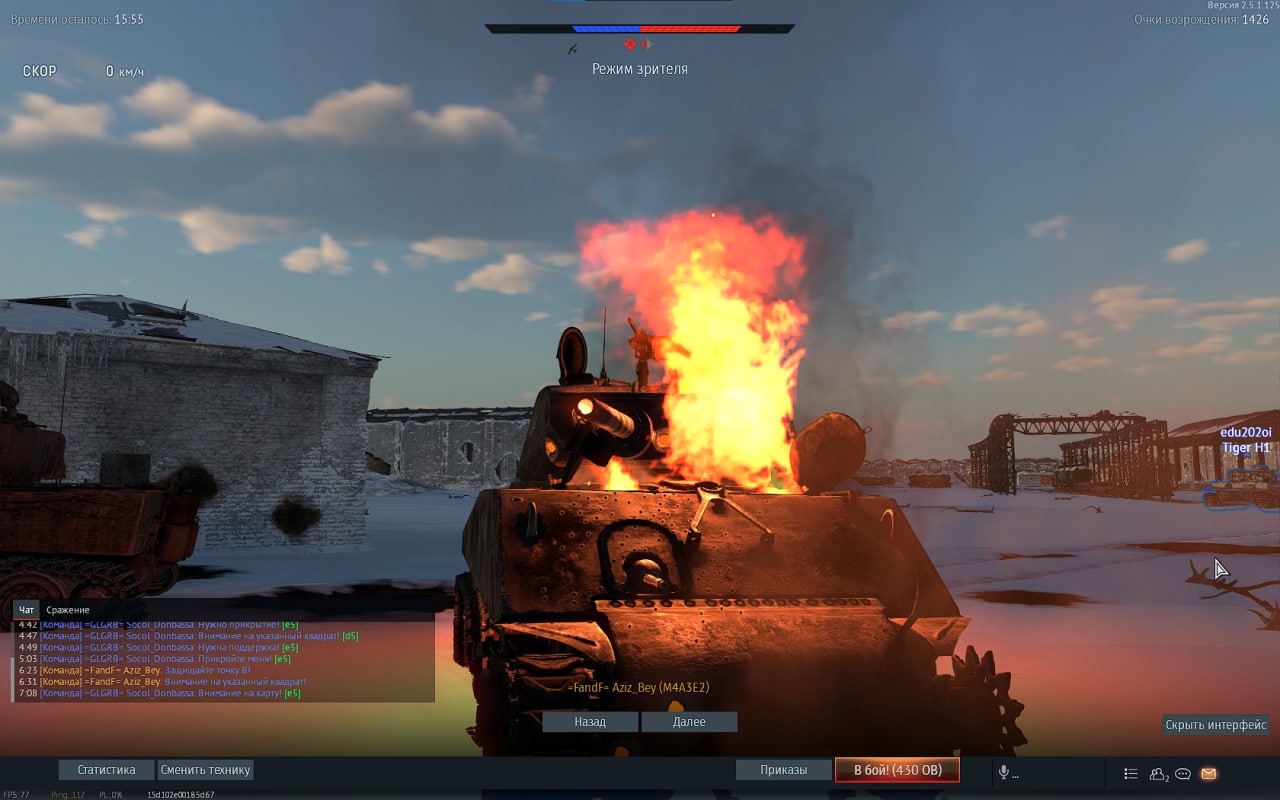Screen dimensions: 1280x800
Task: Hide the interface with Скрыть интерфейс
Action: click(x=1215, y=725)
